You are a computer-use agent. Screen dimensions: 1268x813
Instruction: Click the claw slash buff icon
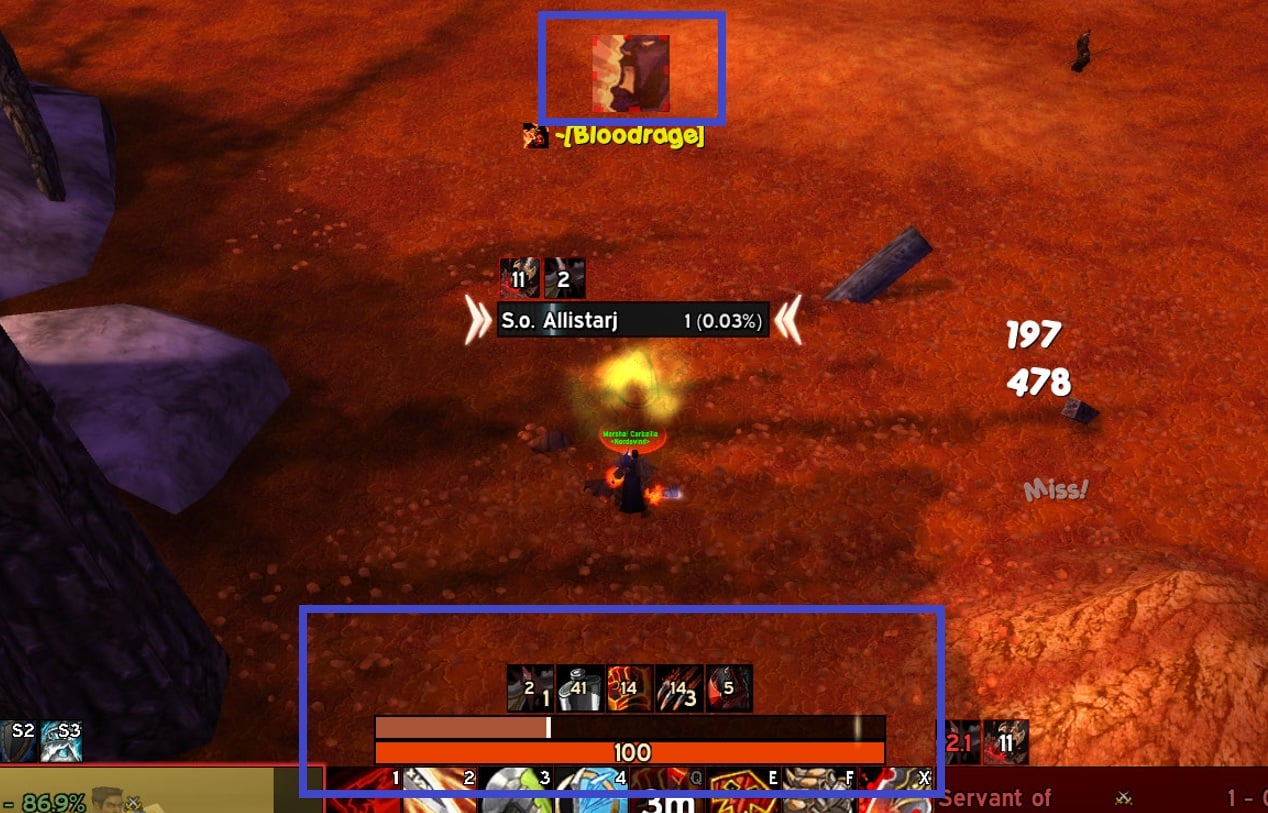pos(679,688)
